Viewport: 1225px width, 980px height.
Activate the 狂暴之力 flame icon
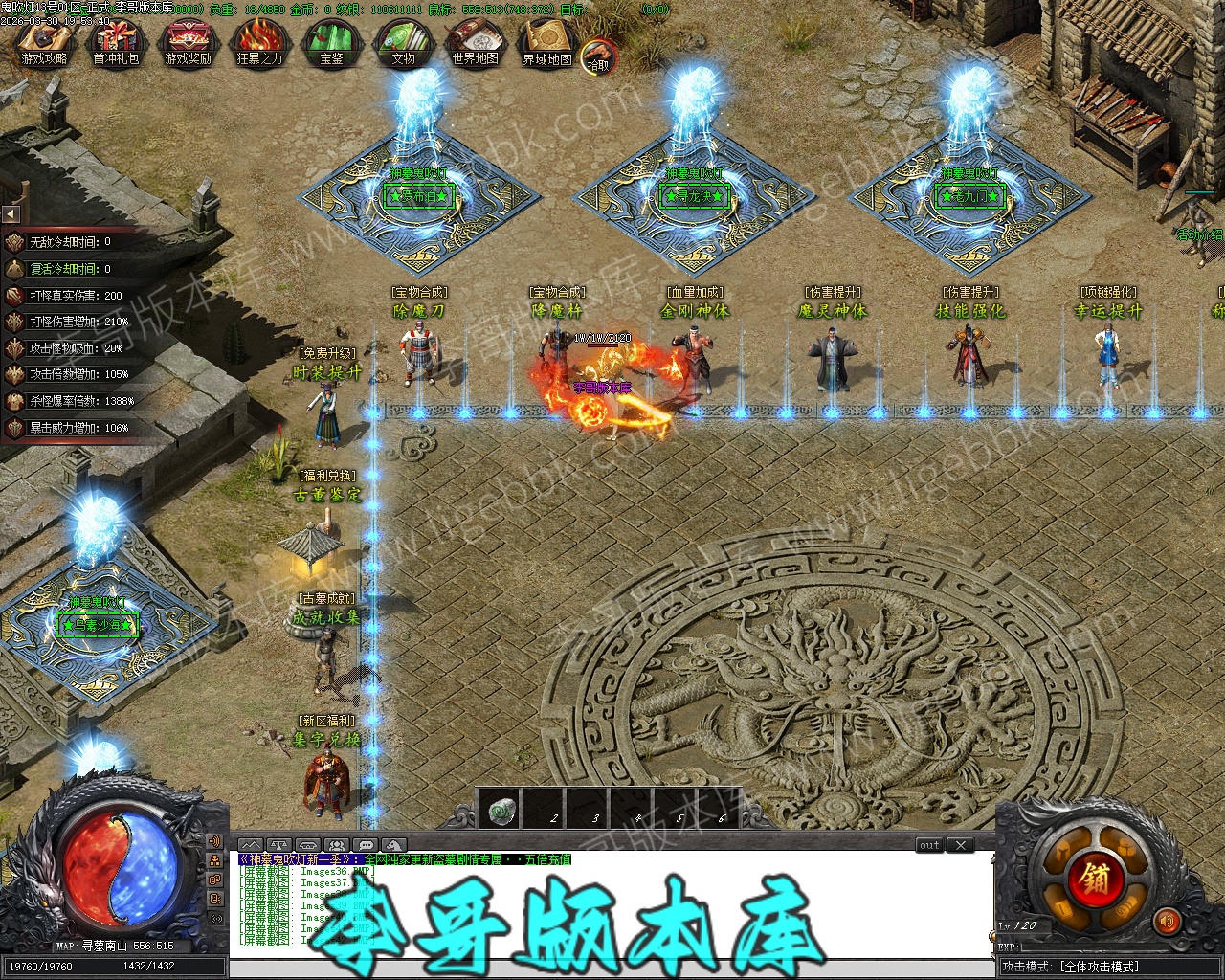[x=259, y=43]
